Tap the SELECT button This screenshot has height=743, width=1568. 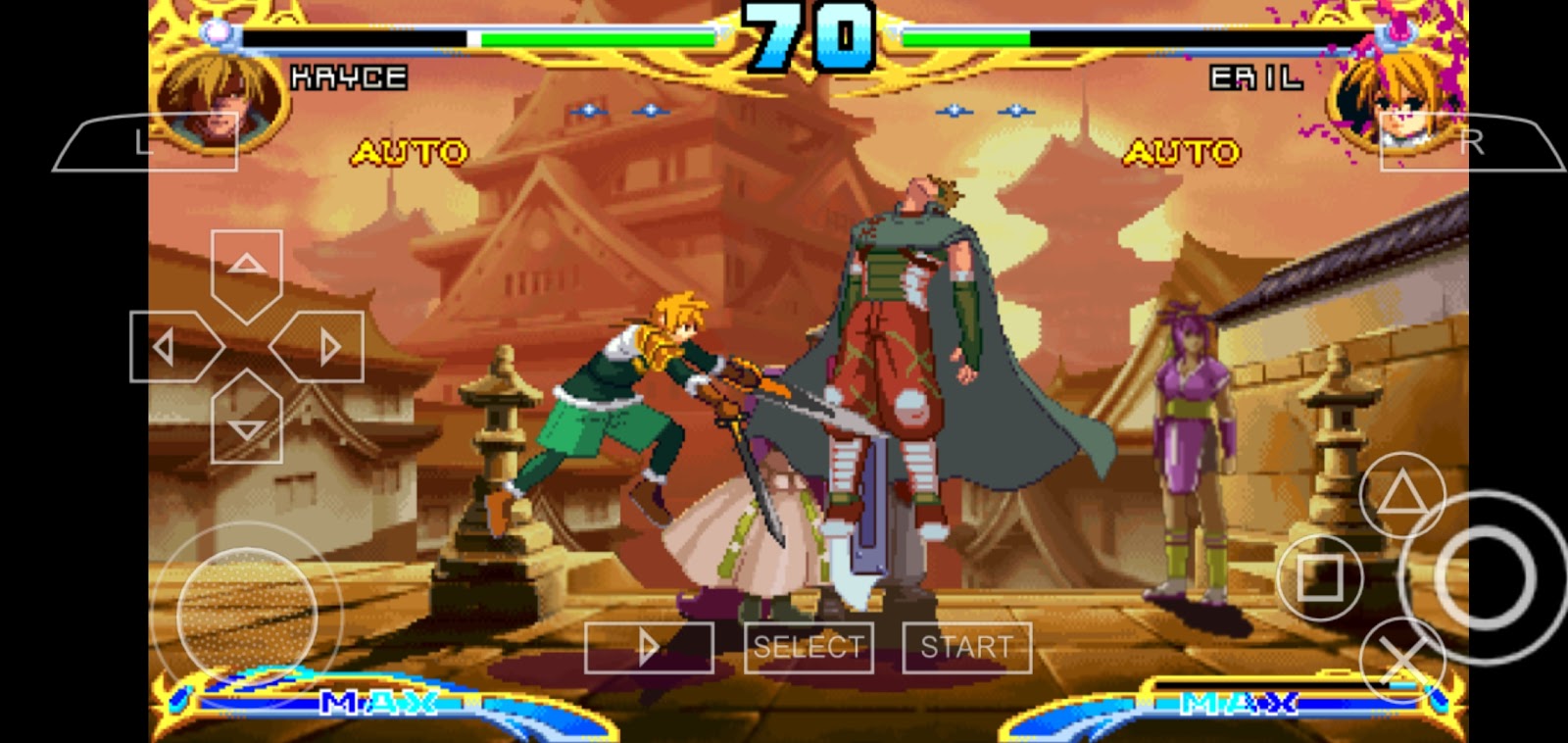point(807,646)
